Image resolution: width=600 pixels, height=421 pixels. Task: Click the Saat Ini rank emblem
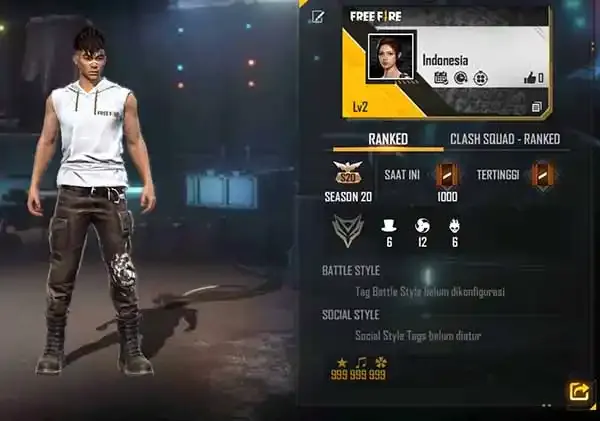tap(446, 175)
